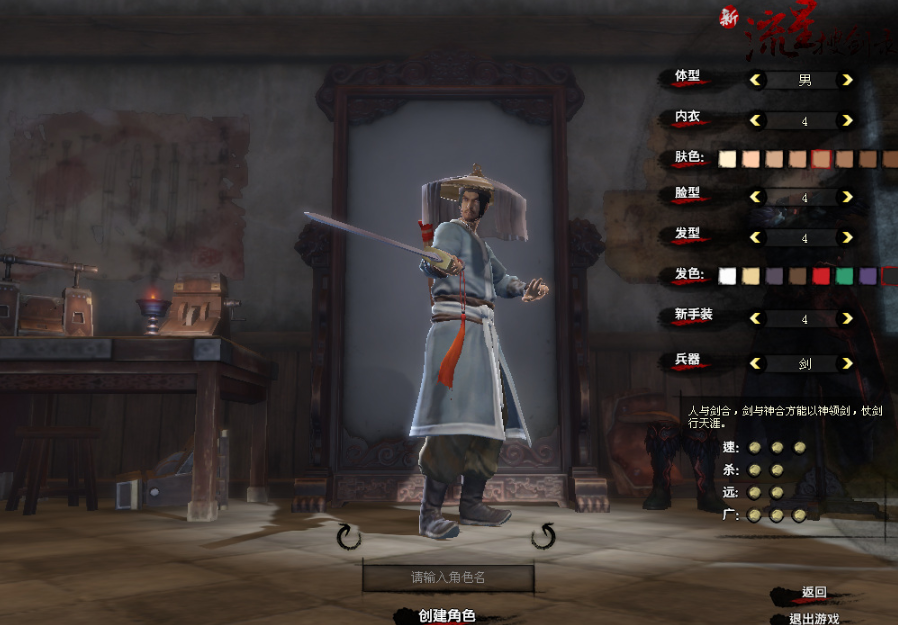
Task: Select previous 兵器 weapon option
Action: pyautogui.click(x=756, y=364)
